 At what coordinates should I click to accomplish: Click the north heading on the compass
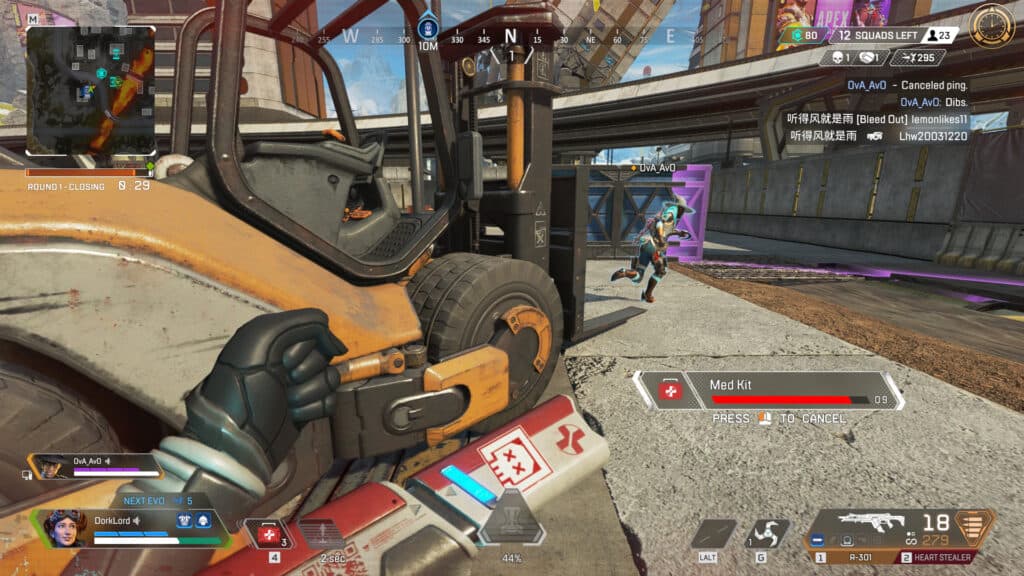(x=511, y=37)
